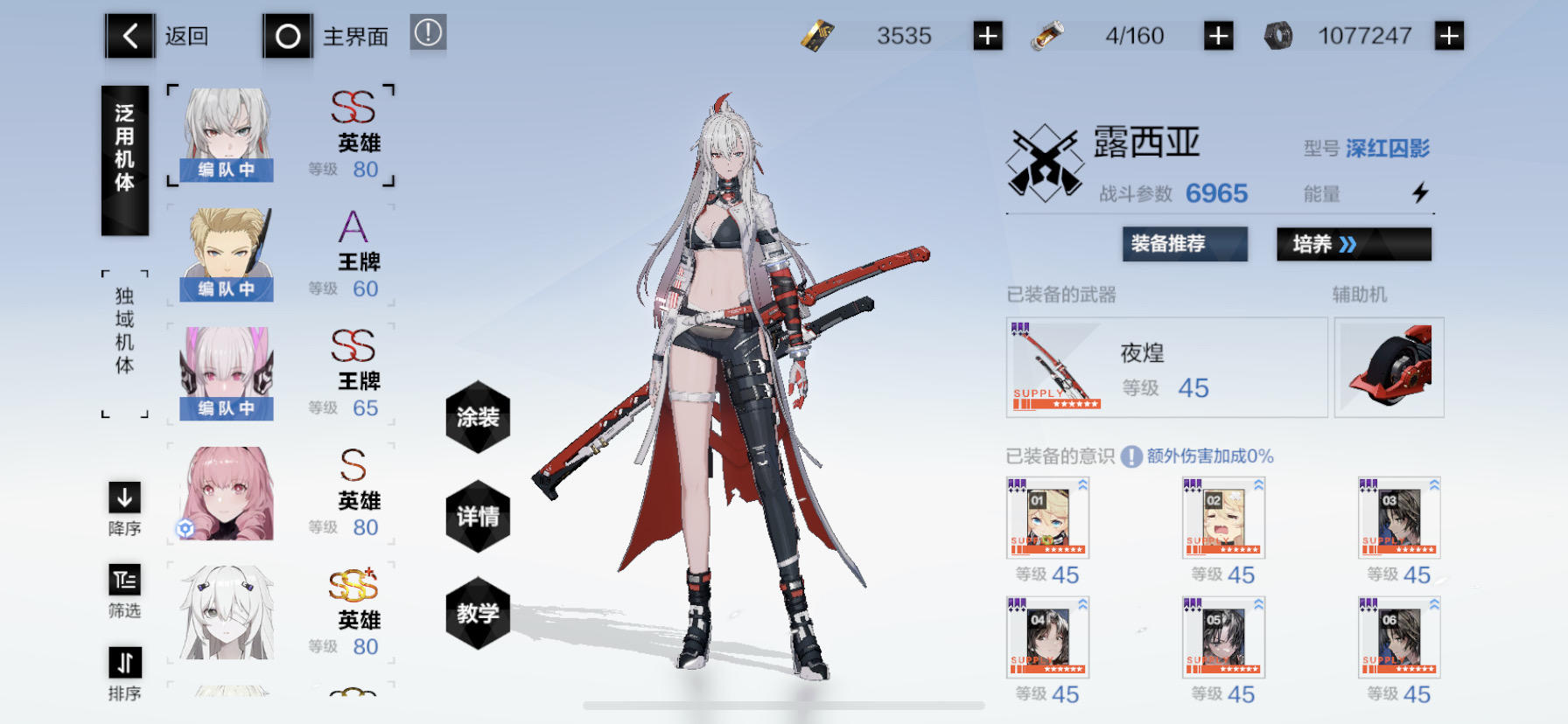Screen dimensions: 1568x724
Task: Click the energy lightning bolt indicator
Action: tap(1423, 191)
